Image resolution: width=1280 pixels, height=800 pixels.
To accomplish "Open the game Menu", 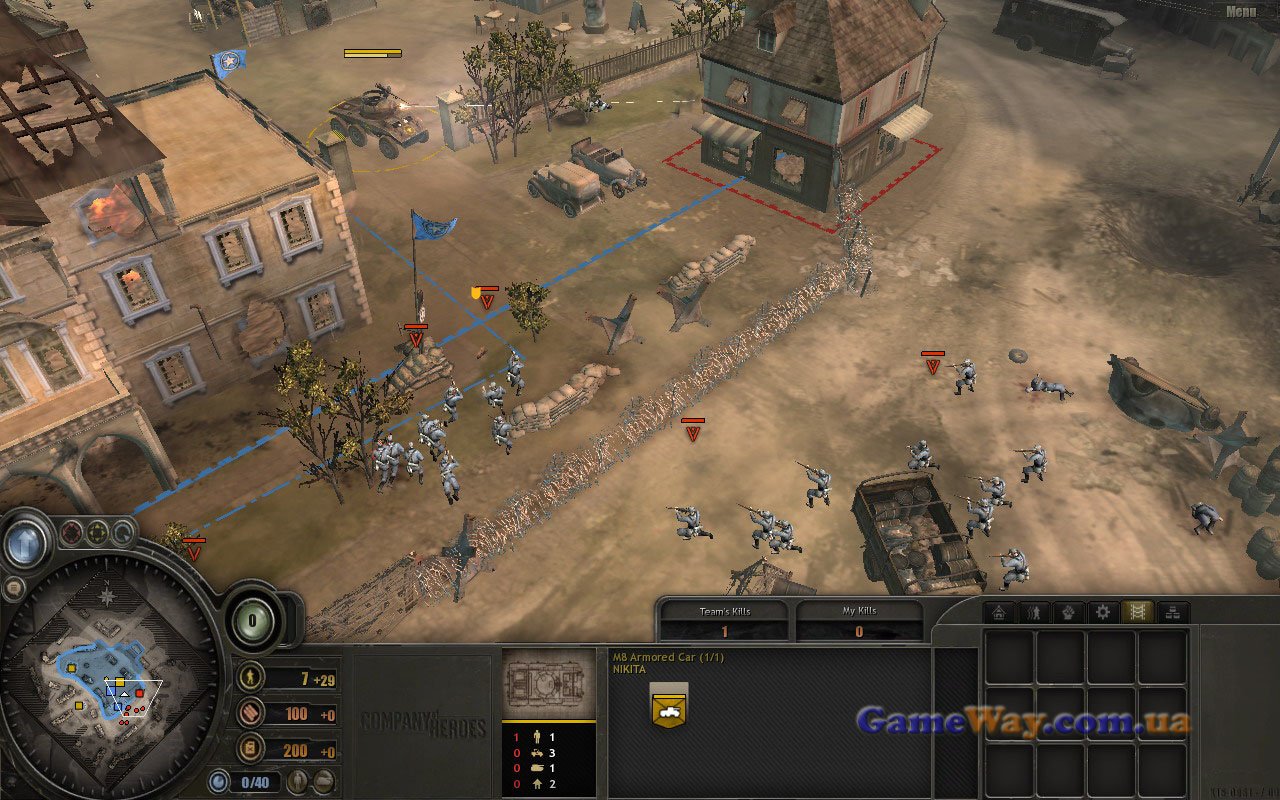I will pos(1240,12).
